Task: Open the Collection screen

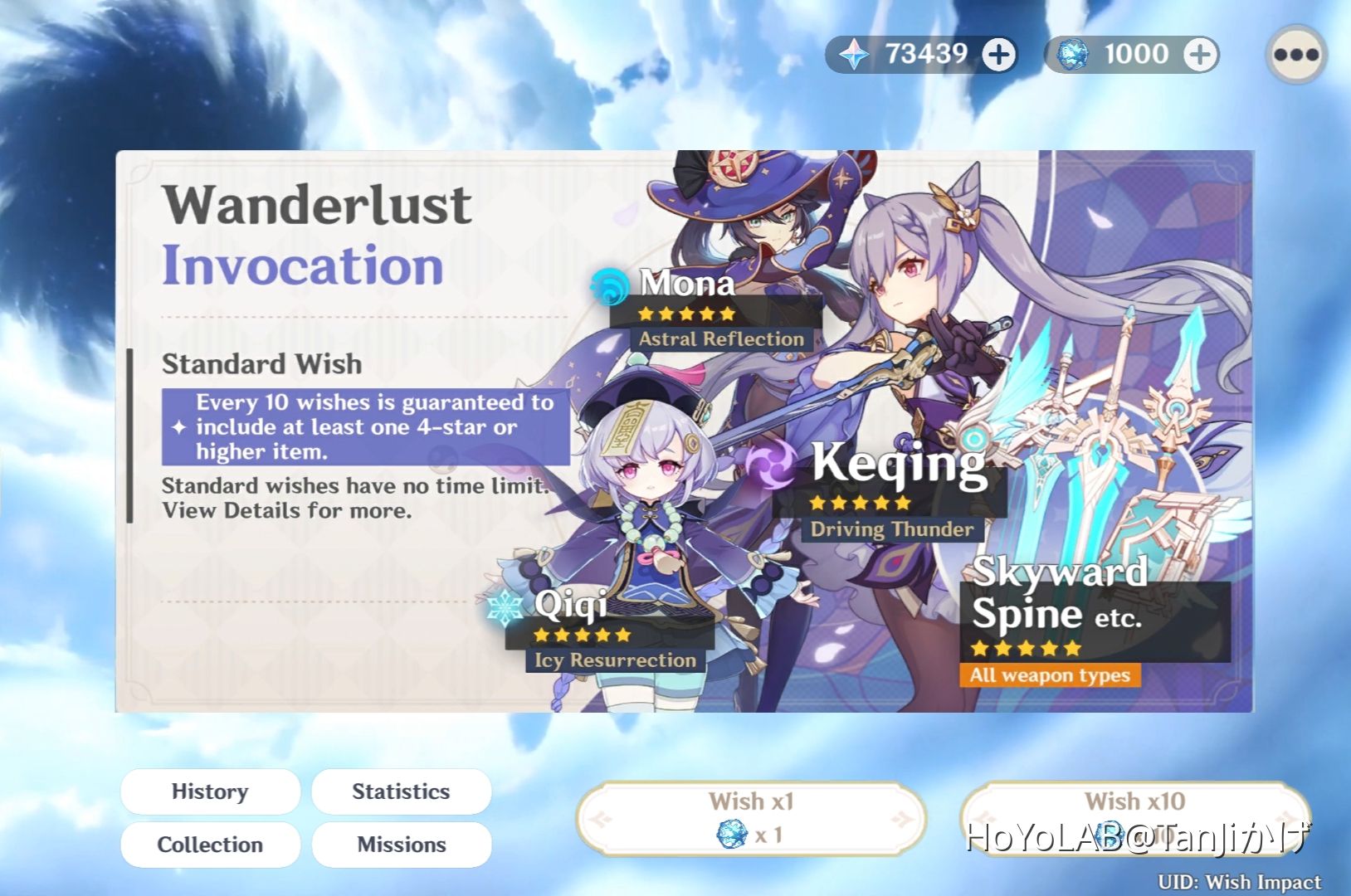Action: 210,845
